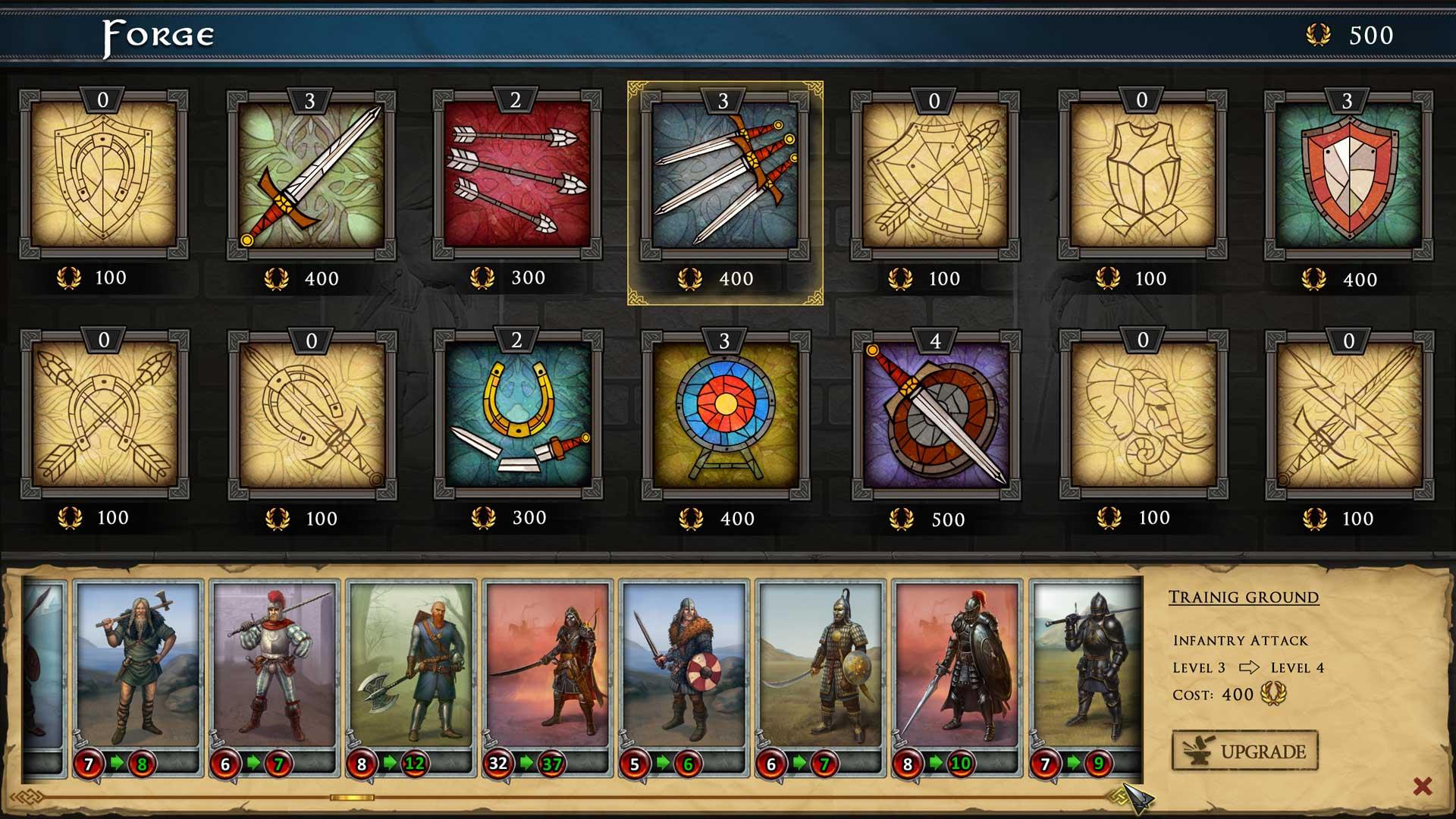Select the shield with horseshoe outline tile
Screen dimensions: 1456x819
pyautogui.click(x=103, y=174)
